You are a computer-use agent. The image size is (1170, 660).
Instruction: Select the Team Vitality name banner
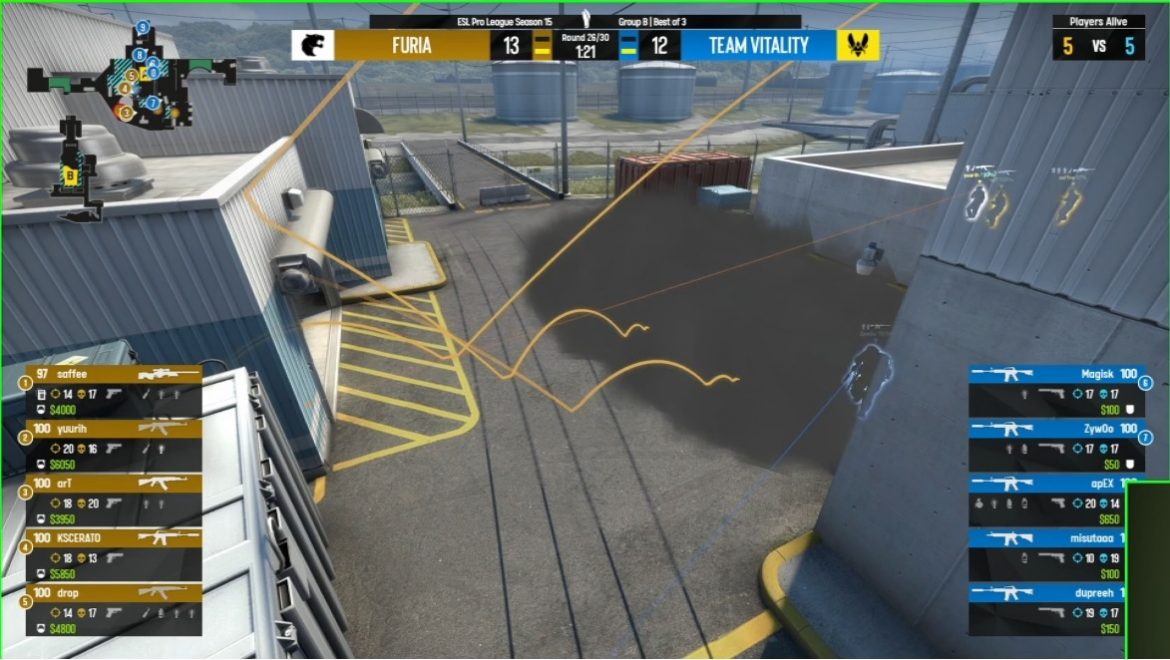tap(758, 45)
